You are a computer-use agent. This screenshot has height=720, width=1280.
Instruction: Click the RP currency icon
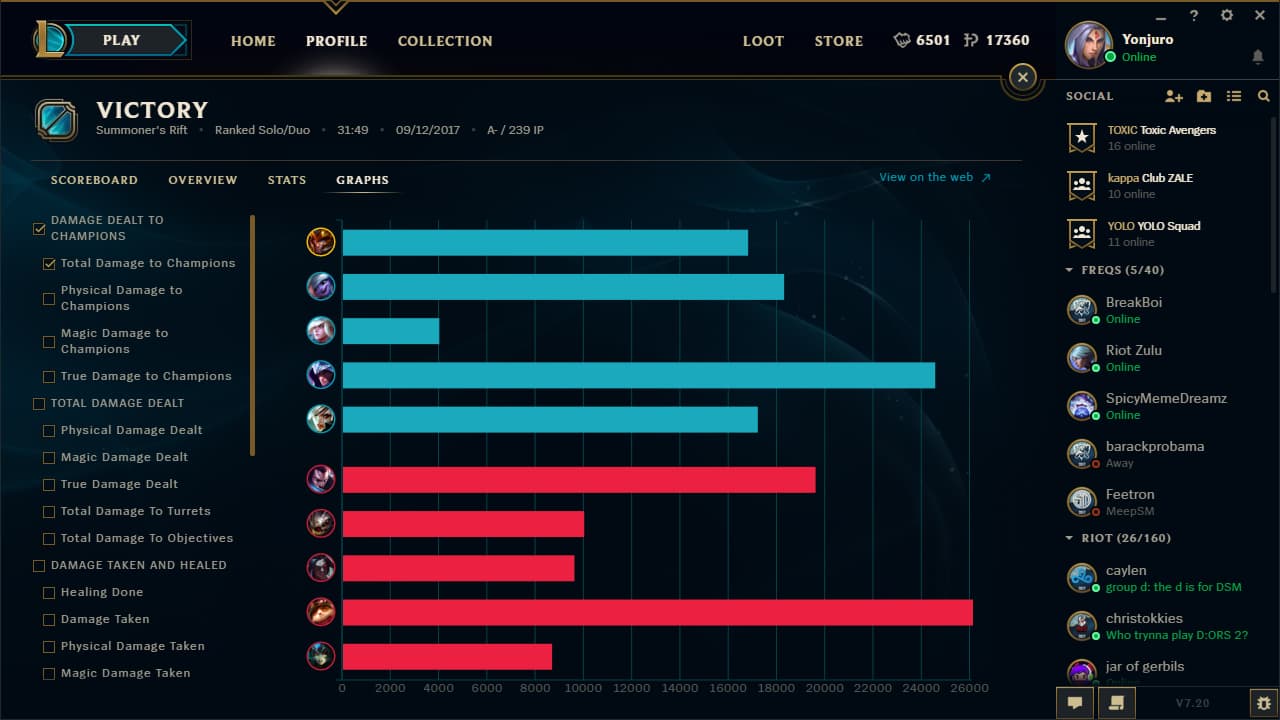pos(971,40)
